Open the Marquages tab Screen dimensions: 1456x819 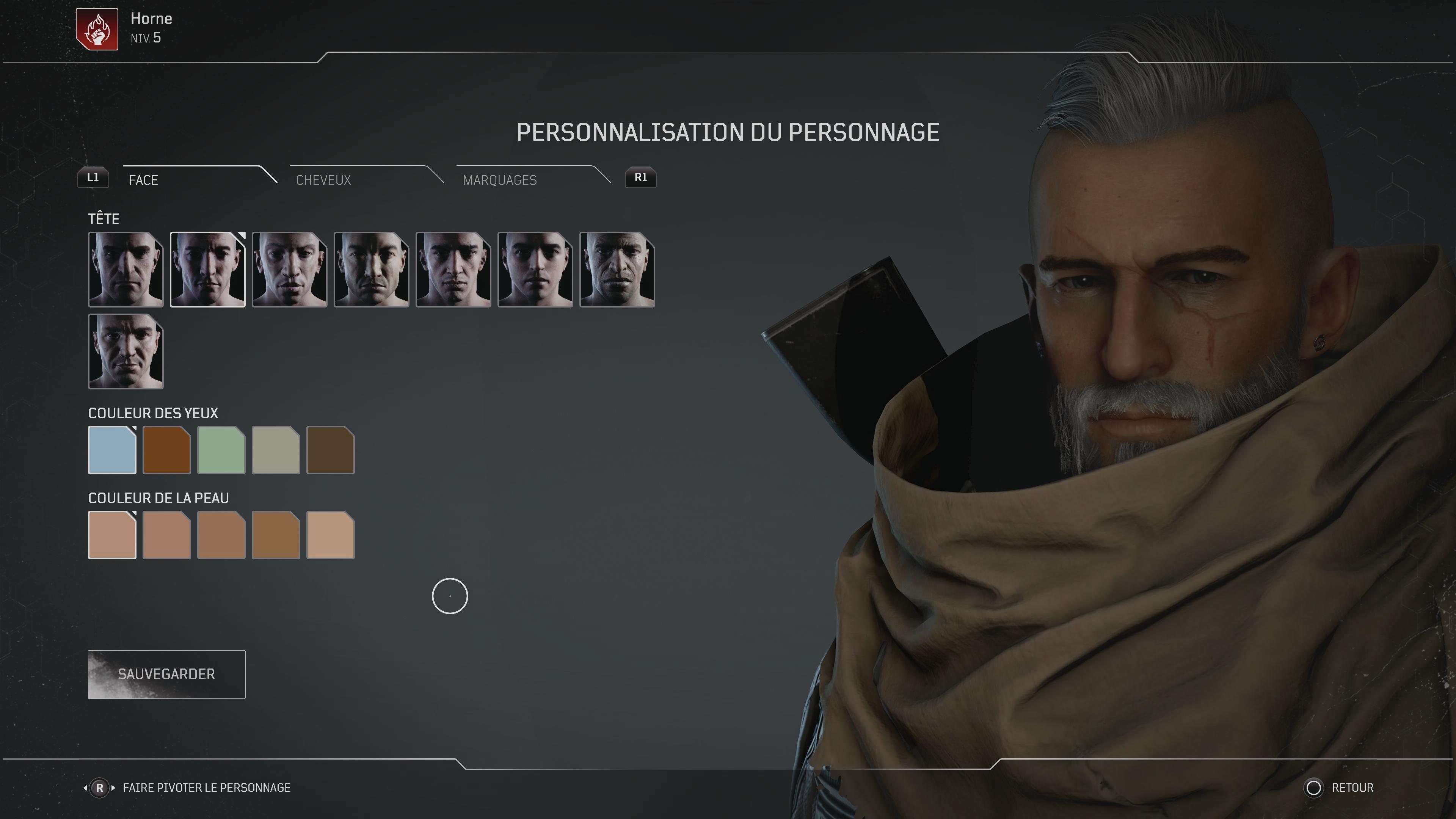tap(500, 180)
